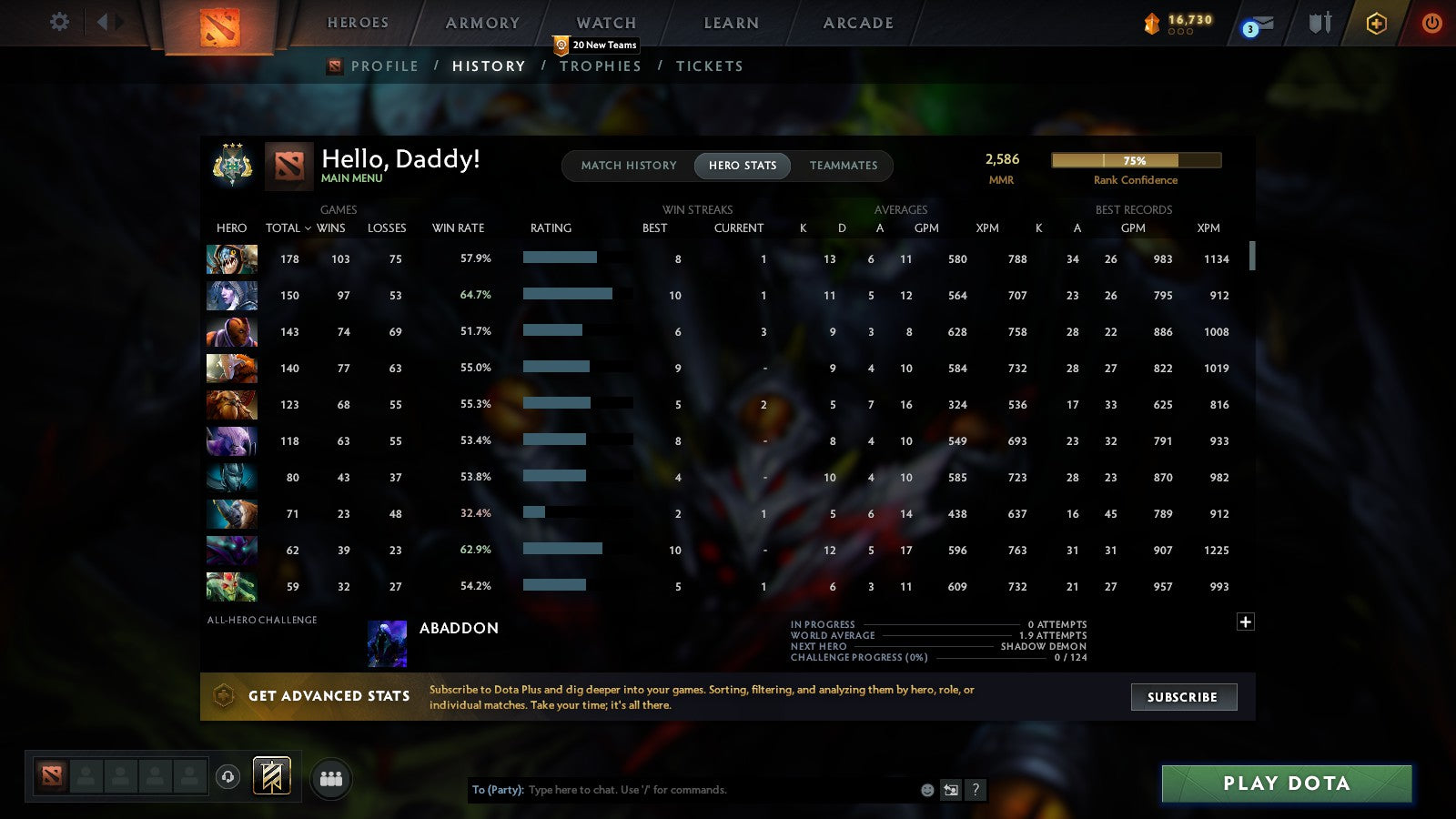
Task: Open the friends and party list icon
Action: click(x=331, y=779)
